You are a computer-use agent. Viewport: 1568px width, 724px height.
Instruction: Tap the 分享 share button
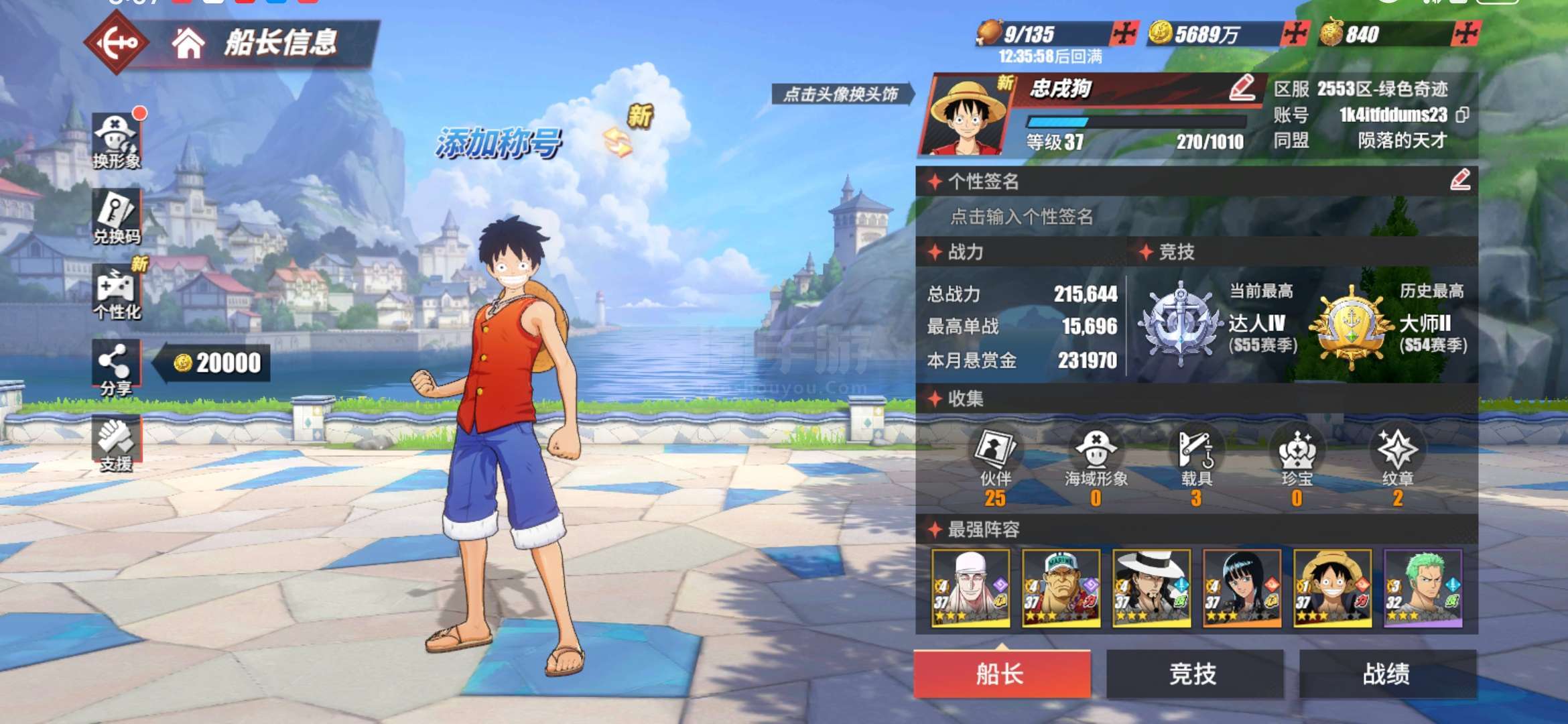click(x=116, y=368)
